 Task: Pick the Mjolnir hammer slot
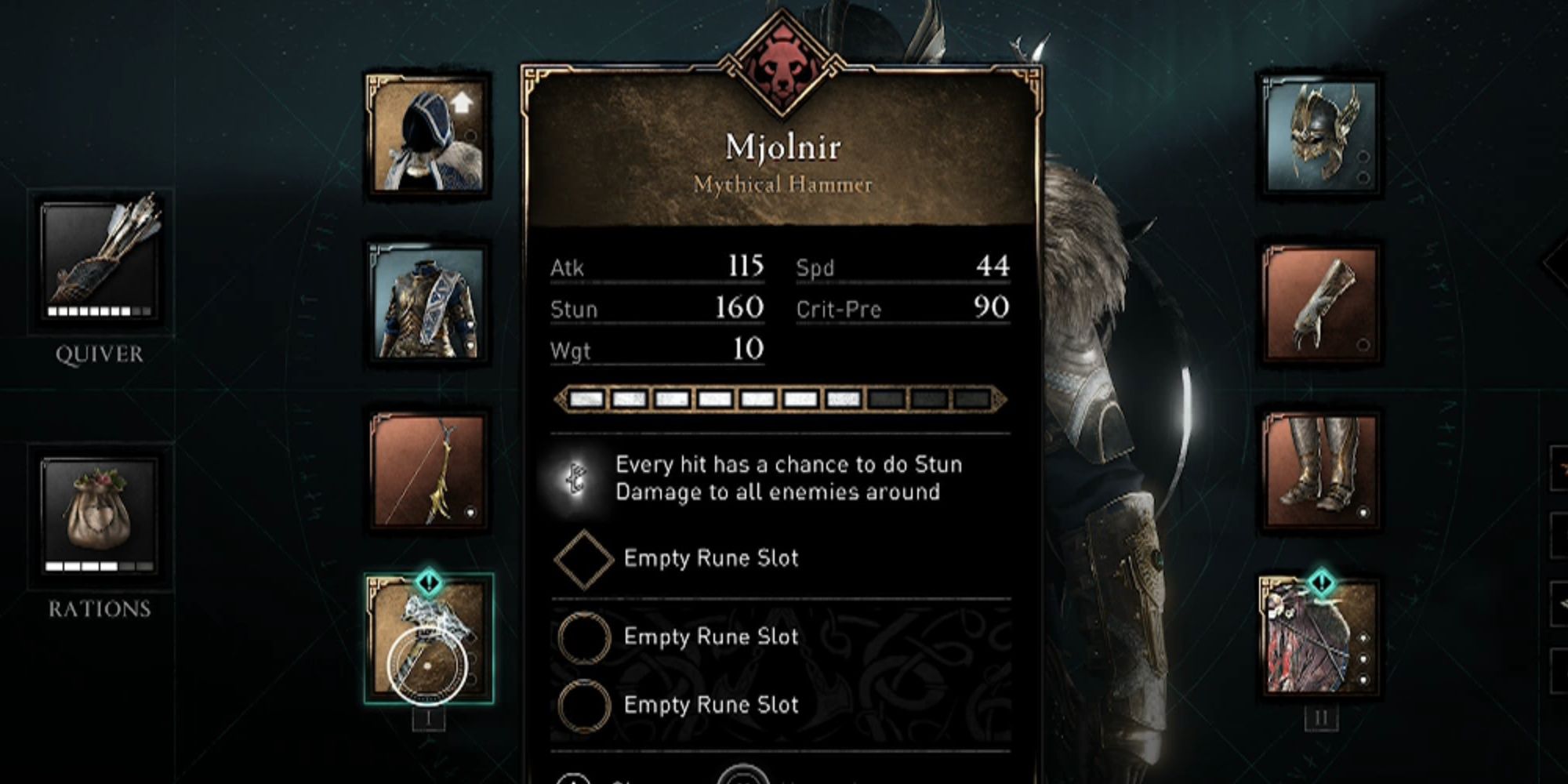[429, 640]
